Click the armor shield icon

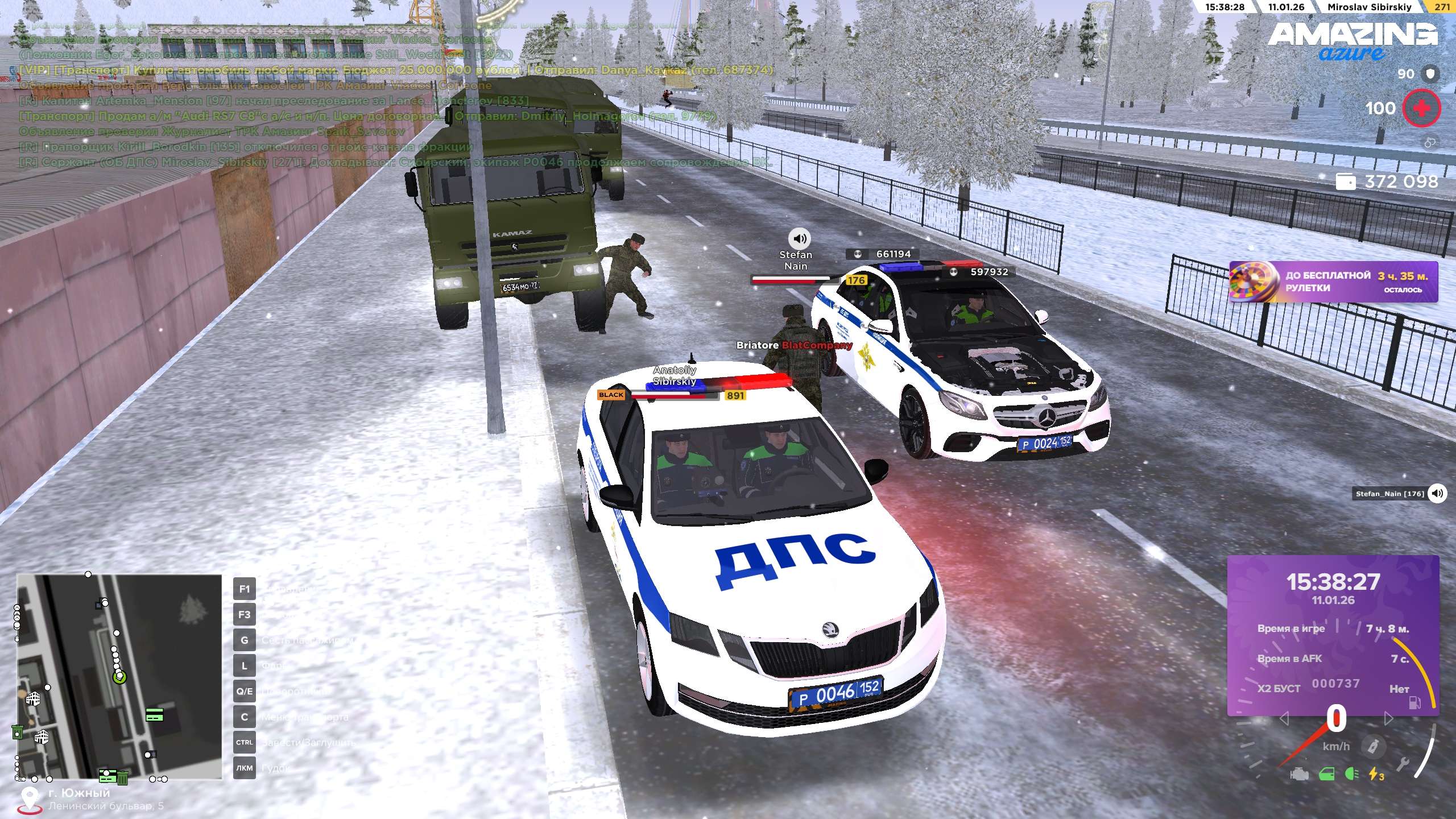point(1431,73)
